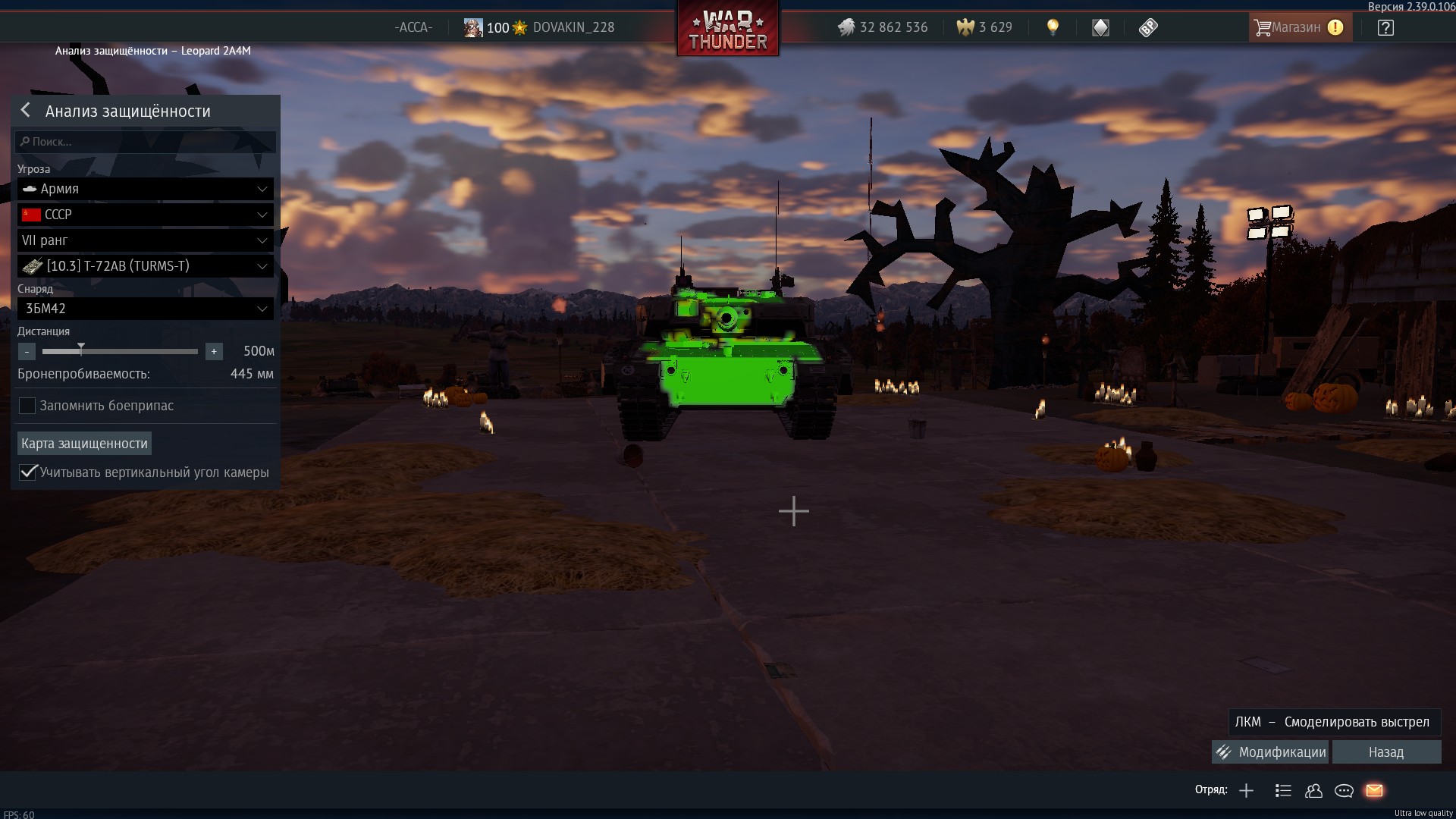Add a squad member with plus icon
Image resolution: width=1456 pixels, height=819 pixels.
1246,791
